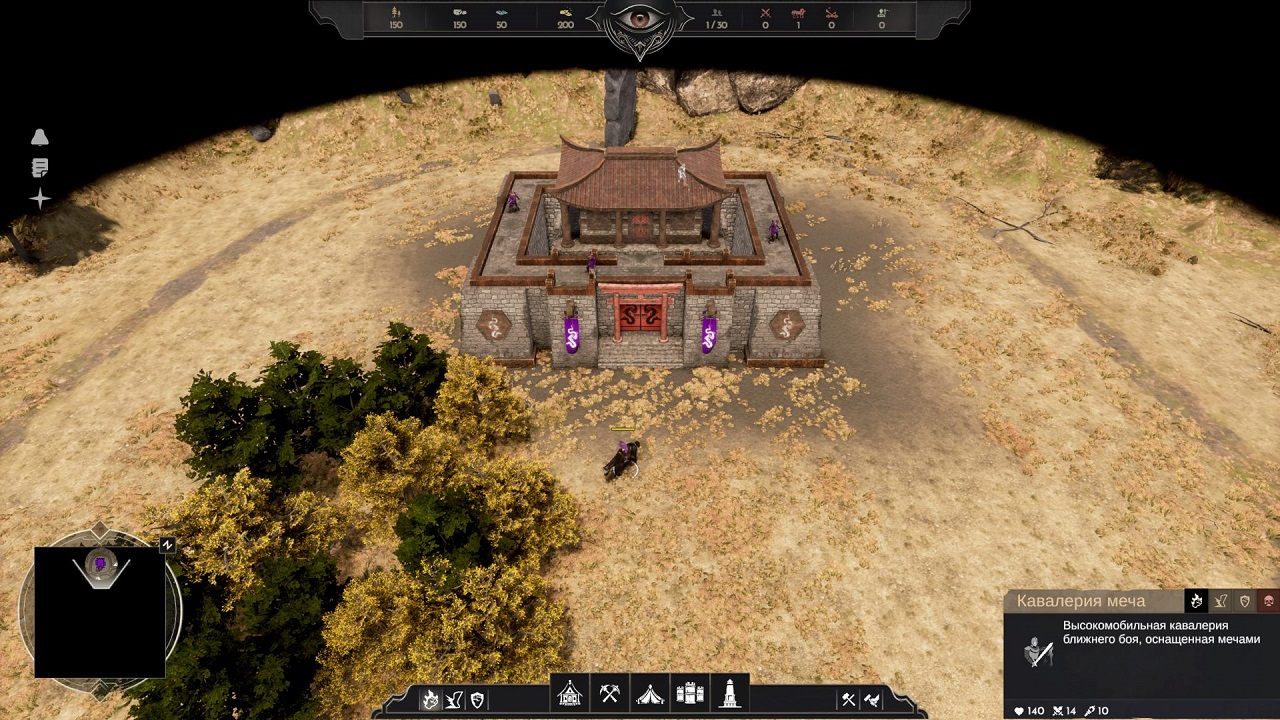
Task: Set flaming fist stance in cavalry panel
Action: tap(1196, 601)
